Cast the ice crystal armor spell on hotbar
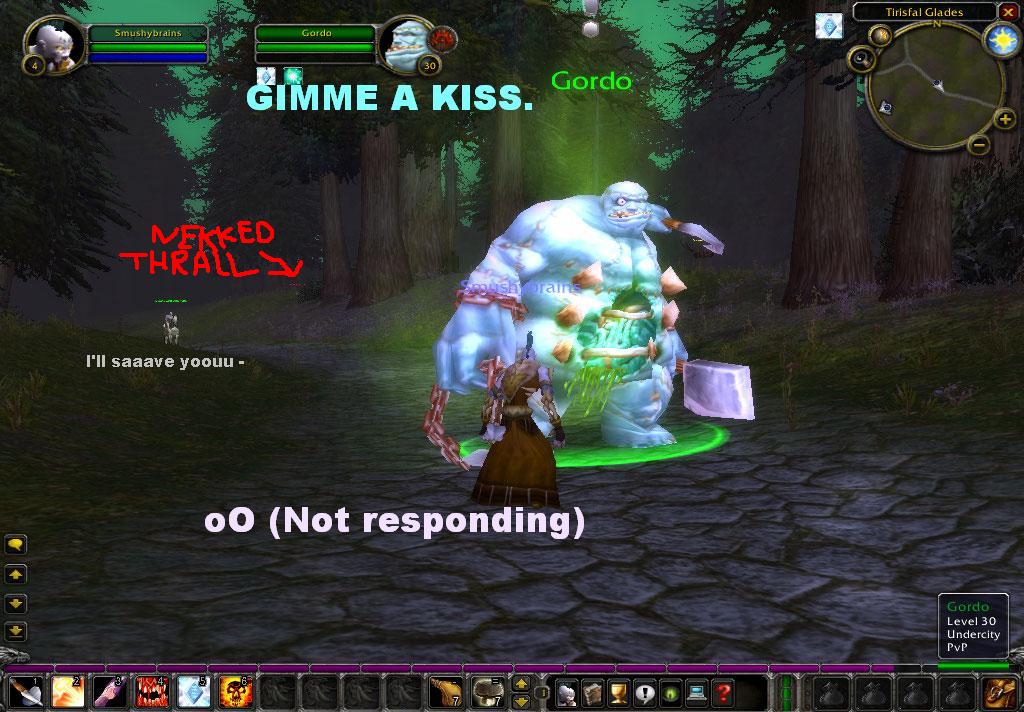The height and width of the screenshot is (712, 1024). pyautogui.click(x=193, y=691)
